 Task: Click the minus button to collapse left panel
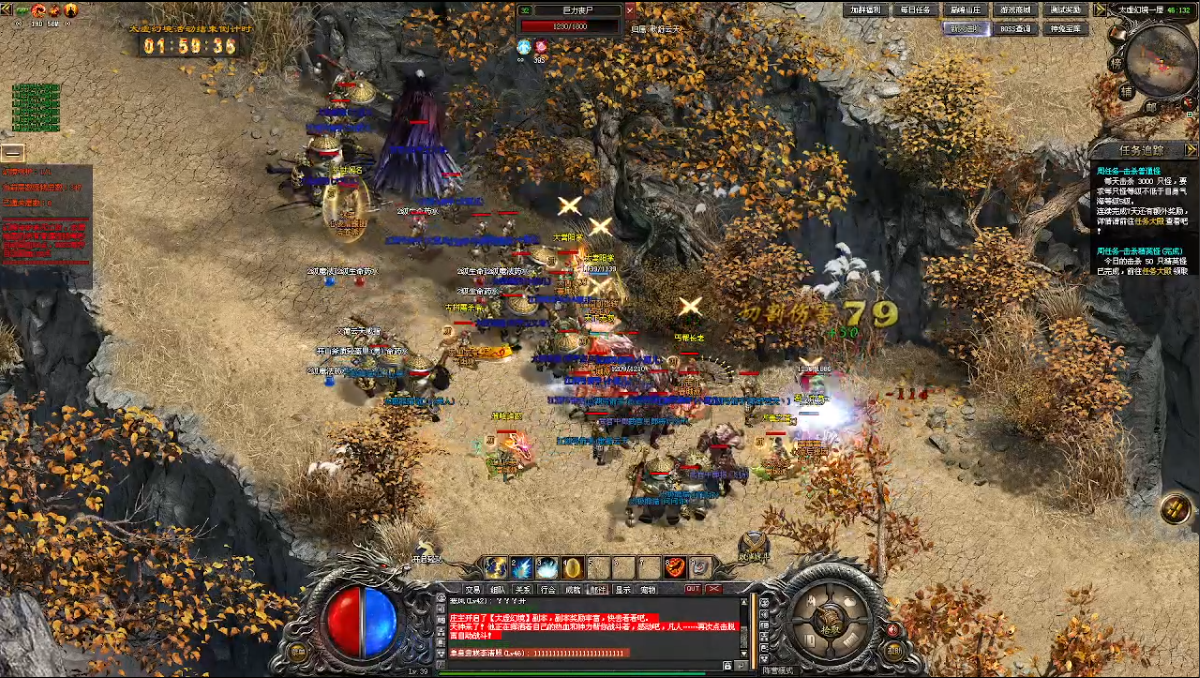click(12, 153)
